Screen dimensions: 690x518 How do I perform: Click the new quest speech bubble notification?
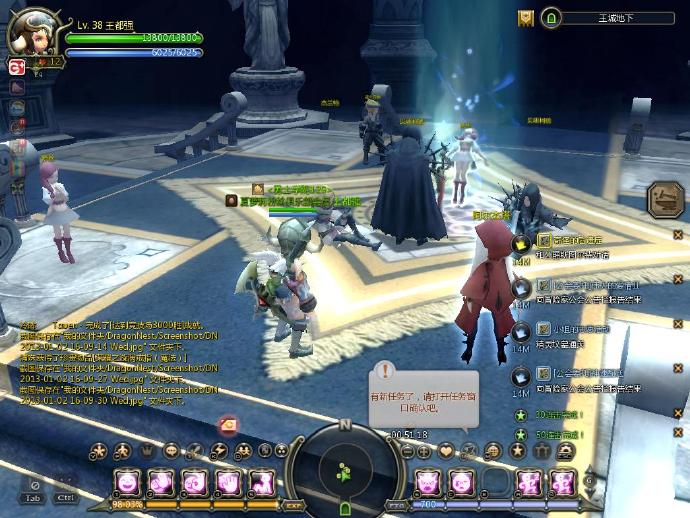pos(423,393)
